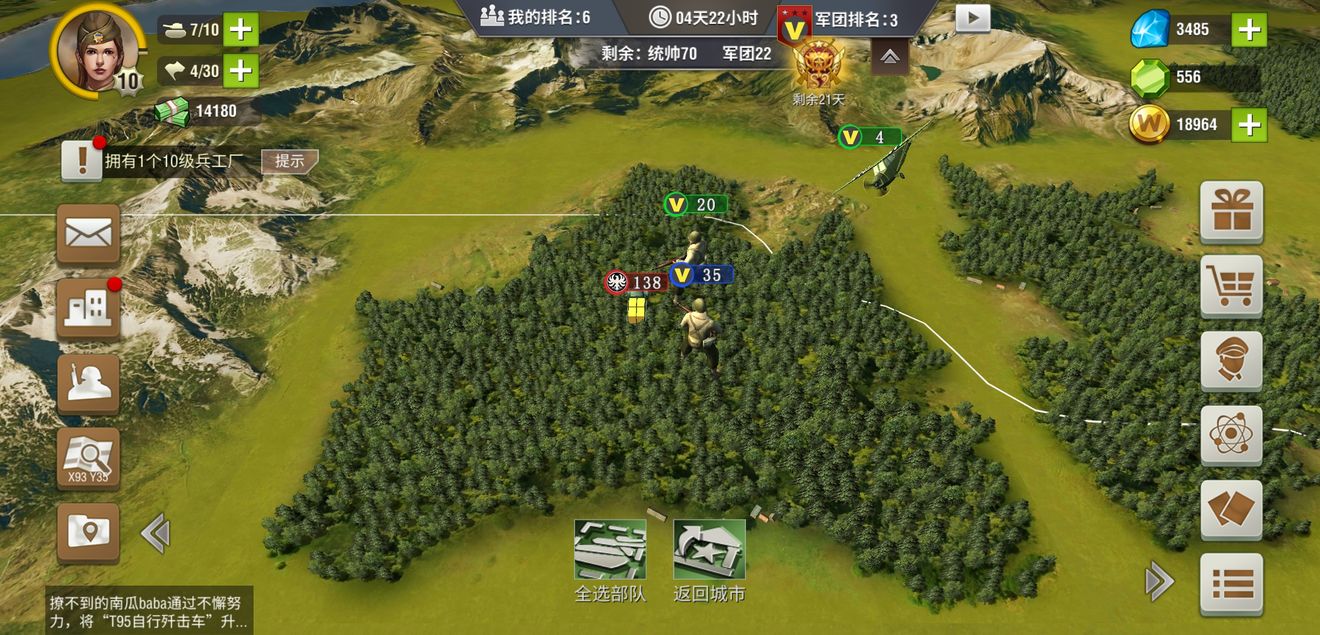The width and height of the screenshot is (1320, 635).
Task: Open the list menu button
Action: point(1231,583)
